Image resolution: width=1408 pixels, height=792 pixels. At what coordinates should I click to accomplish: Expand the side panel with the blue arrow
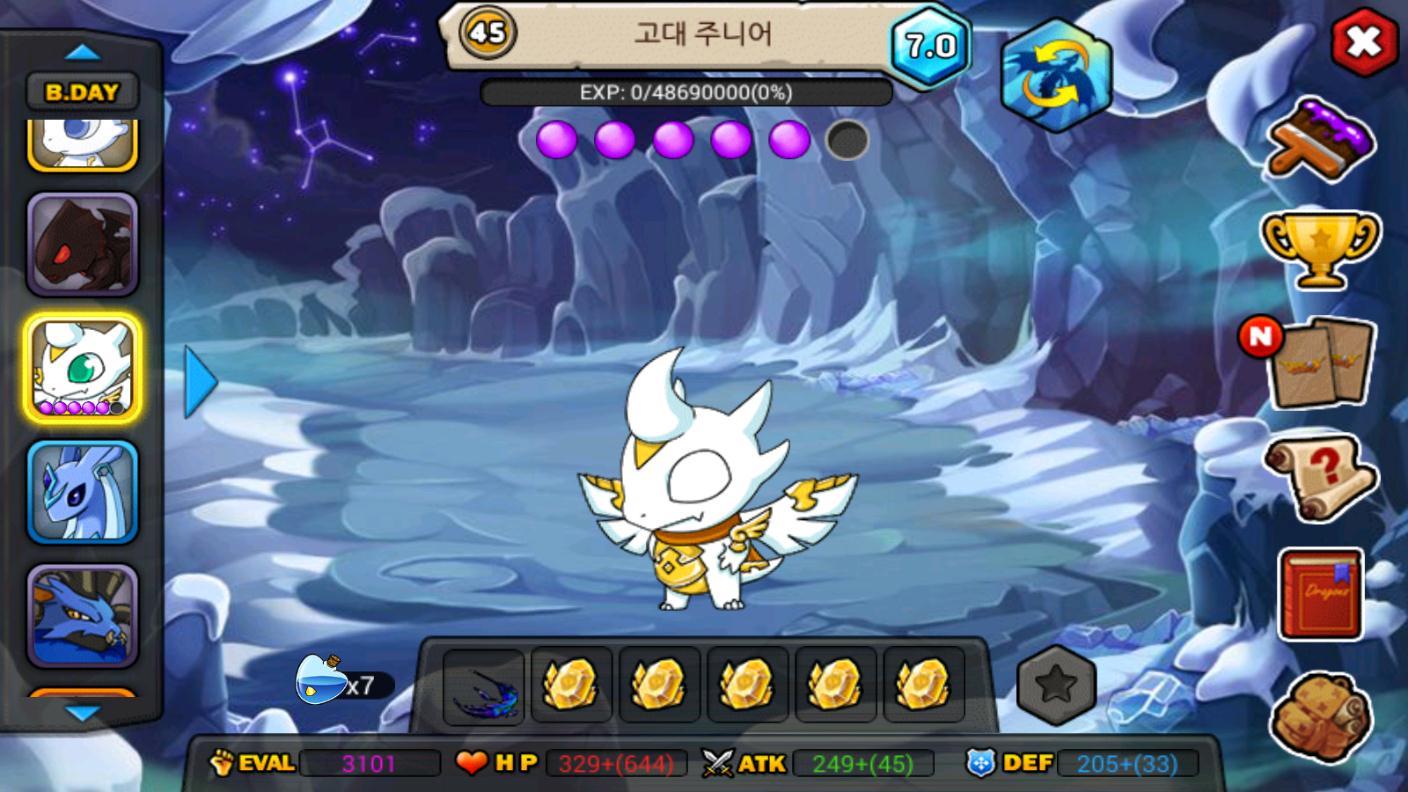pos(200,382)
